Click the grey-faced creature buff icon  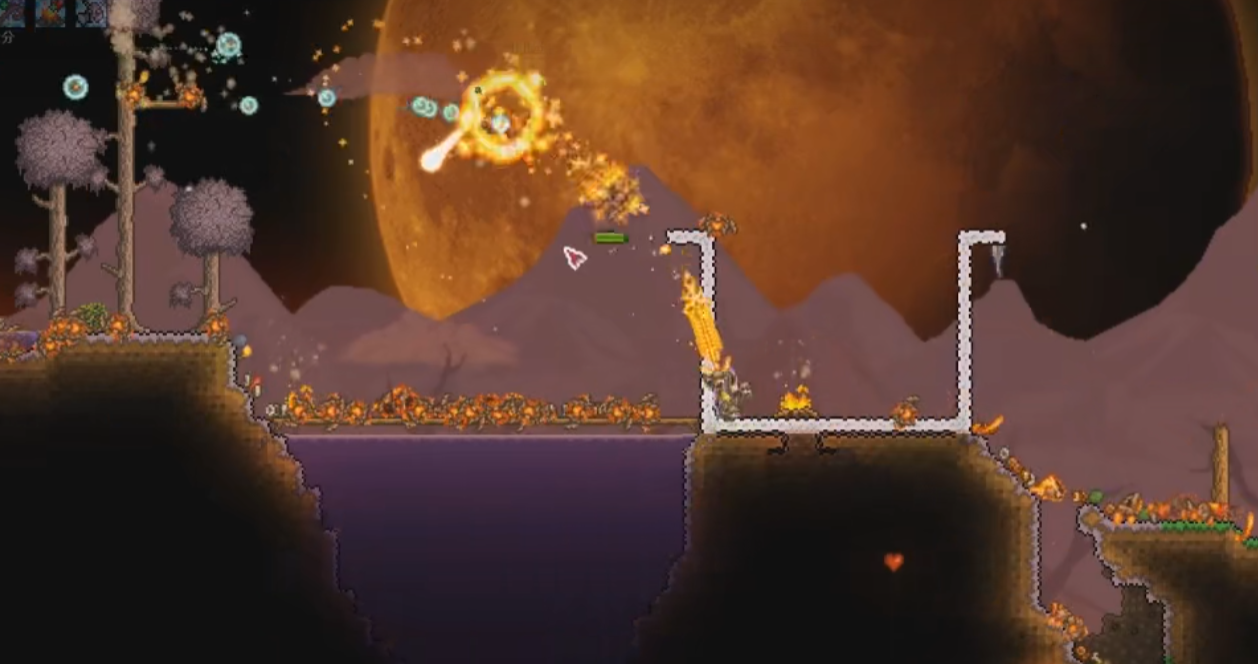pos(91,13)
